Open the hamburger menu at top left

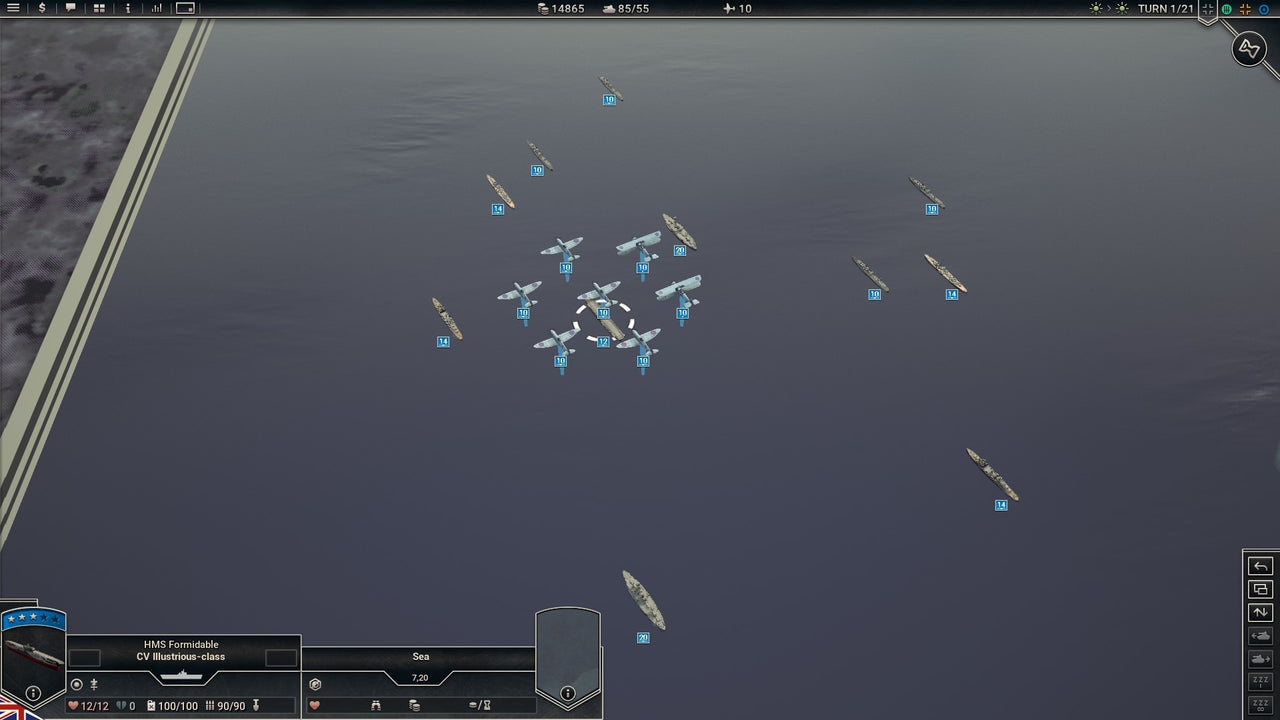(14, 9)
